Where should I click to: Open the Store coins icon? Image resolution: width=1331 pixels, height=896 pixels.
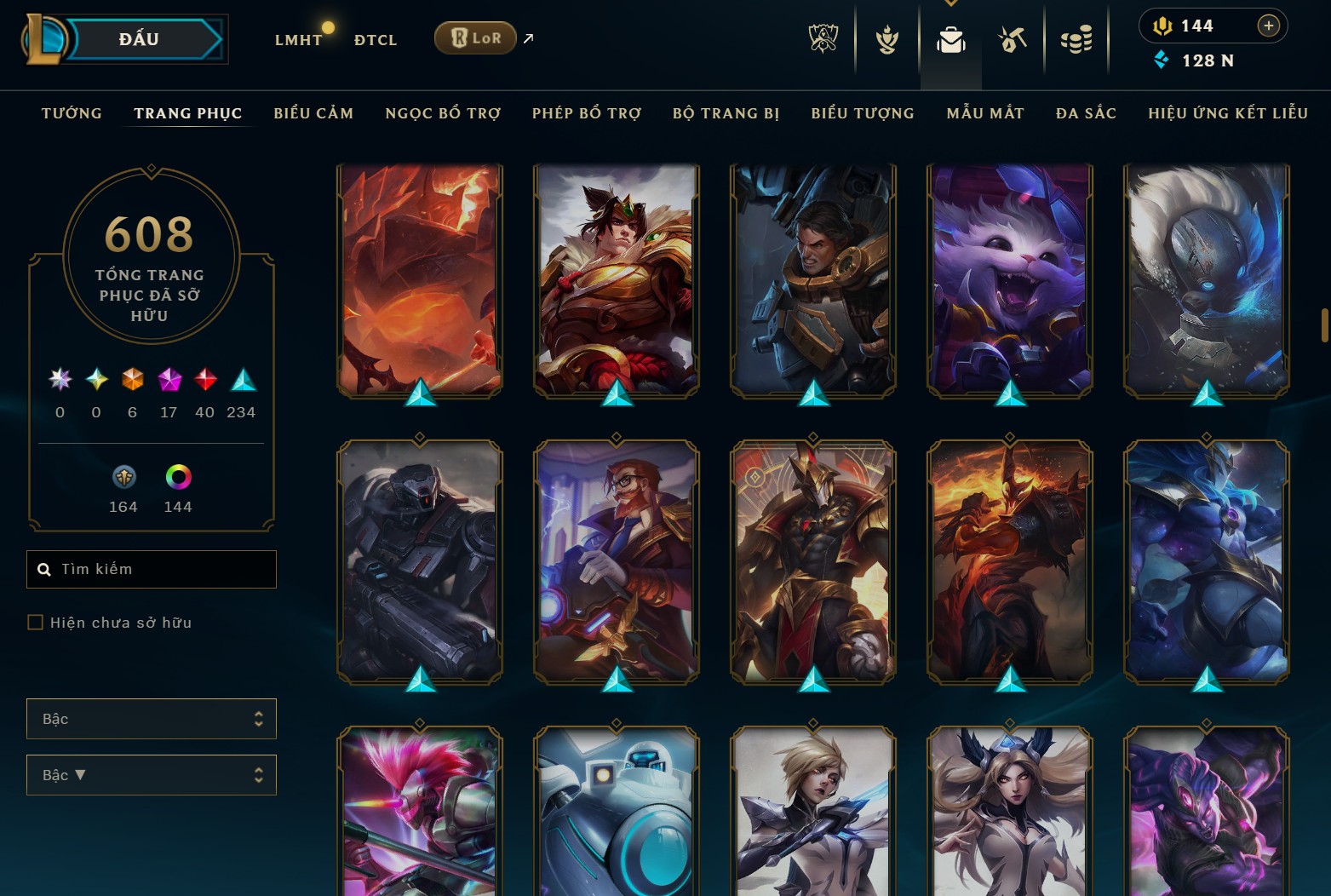(1076, 38)
